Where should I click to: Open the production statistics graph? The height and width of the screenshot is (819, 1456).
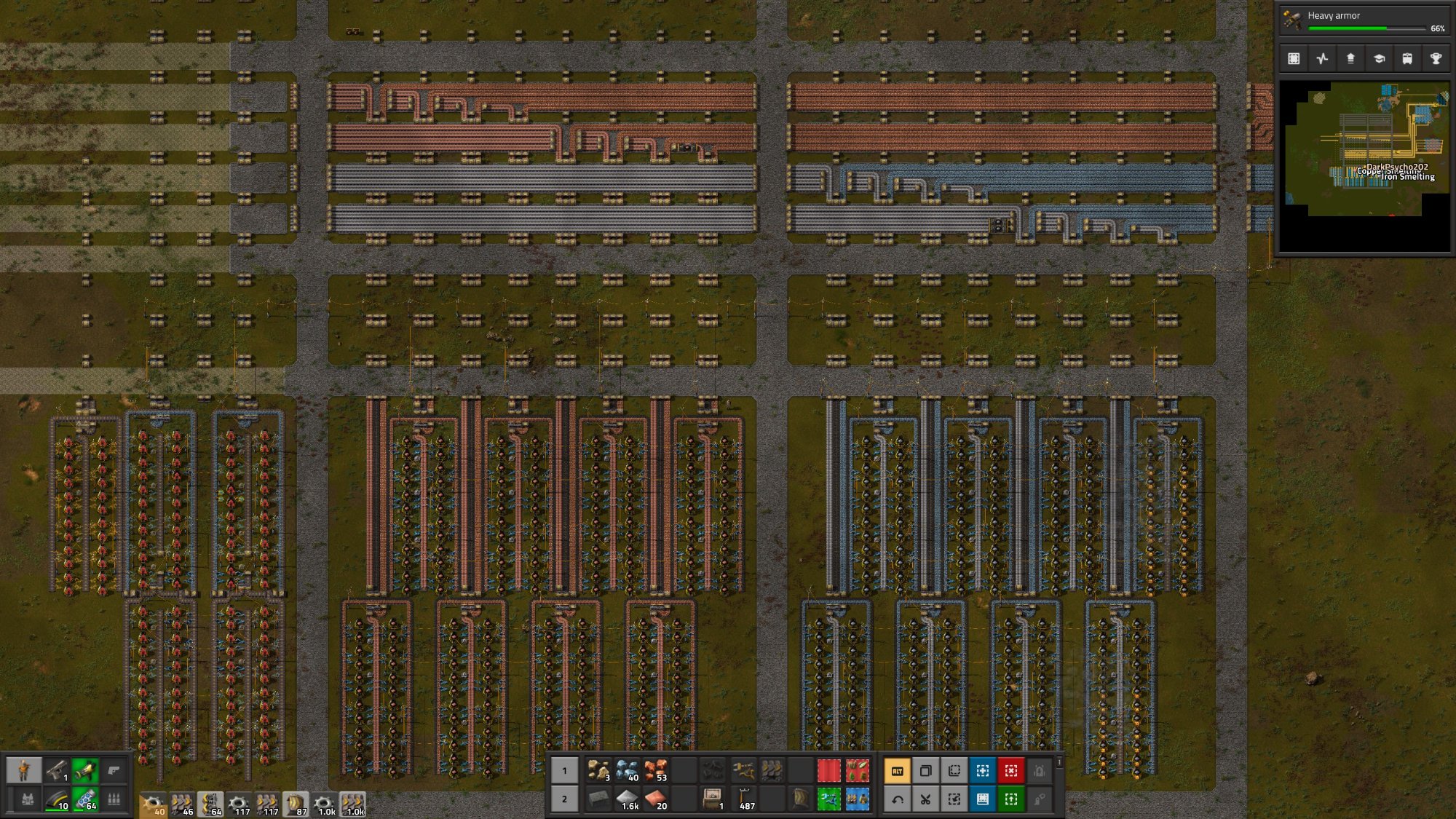coord(1322,58)
